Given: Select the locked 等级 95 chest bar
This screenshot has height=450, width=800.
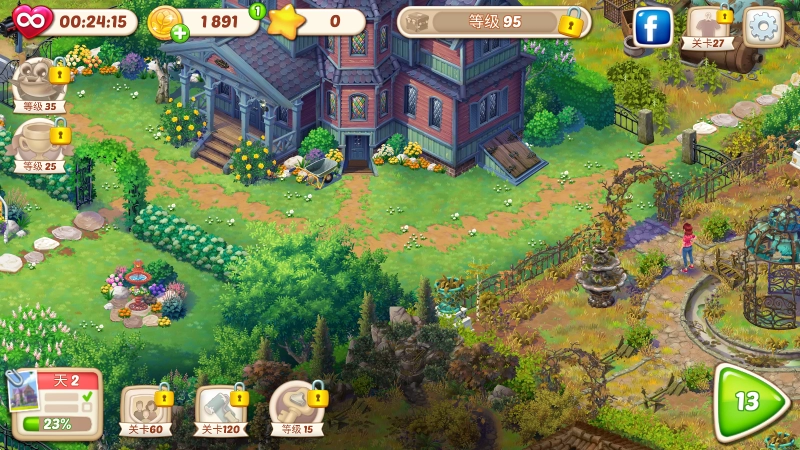Looking at the screenshot, I should (x=493, y=21).
